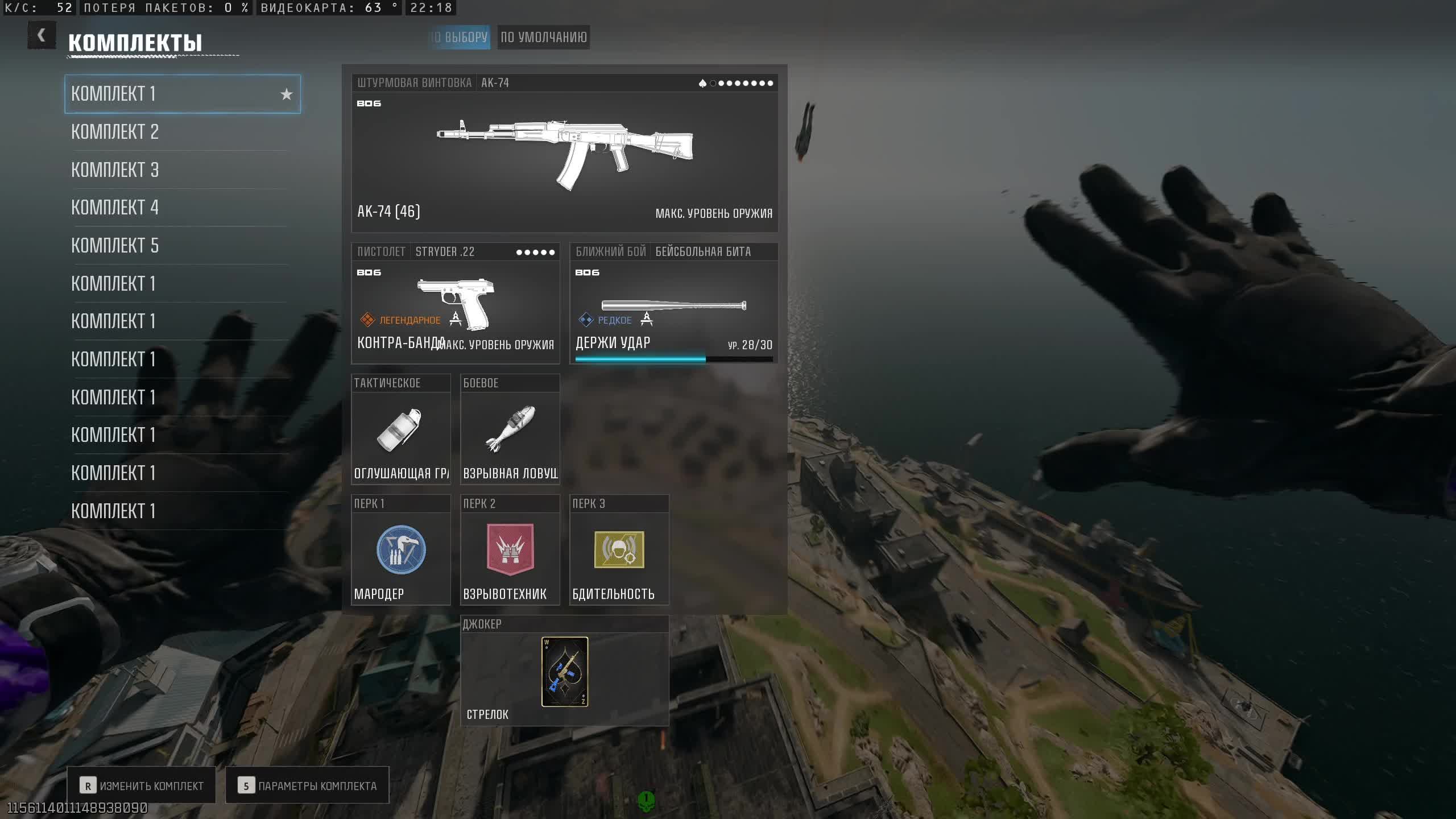Click the Изменить комплект button

click(142, 785)
